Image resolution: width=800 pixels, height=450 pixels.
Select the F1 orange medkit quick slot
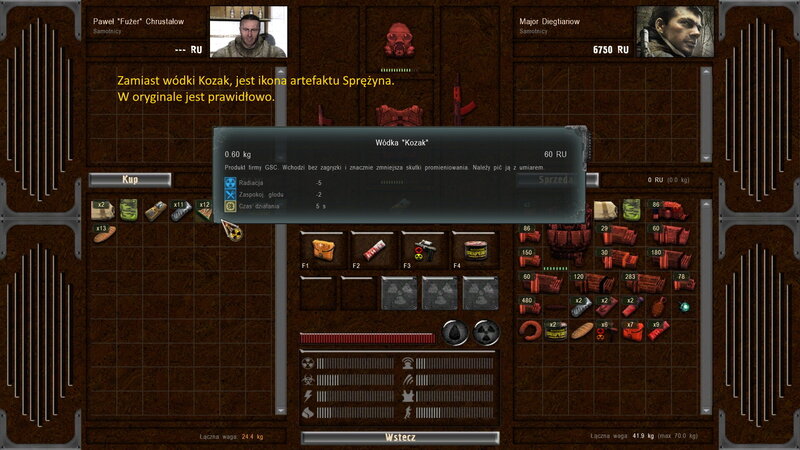321,250
